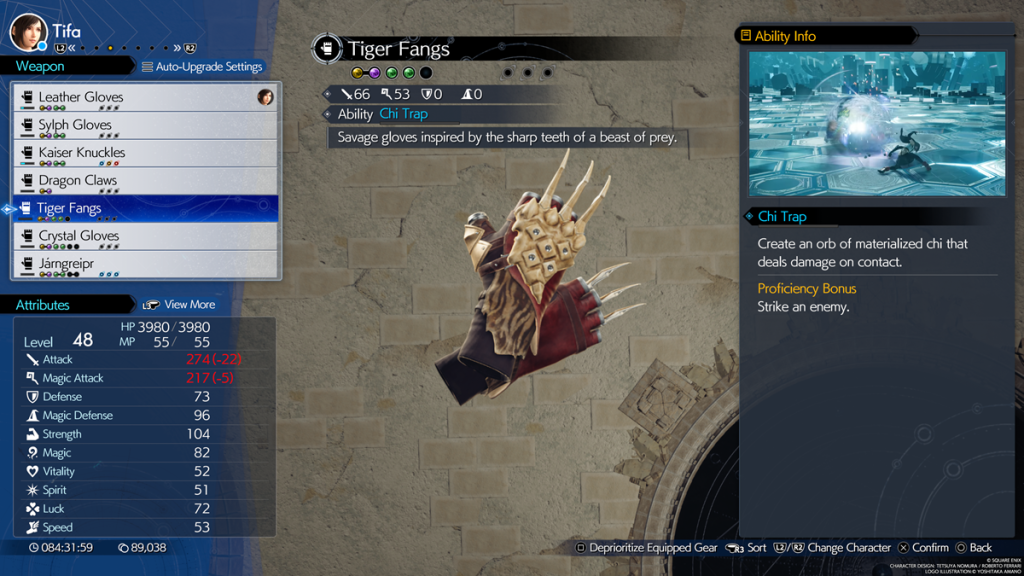
Task: Sort the weapon list
Action: pyautogui.click(x=747, y=547)
